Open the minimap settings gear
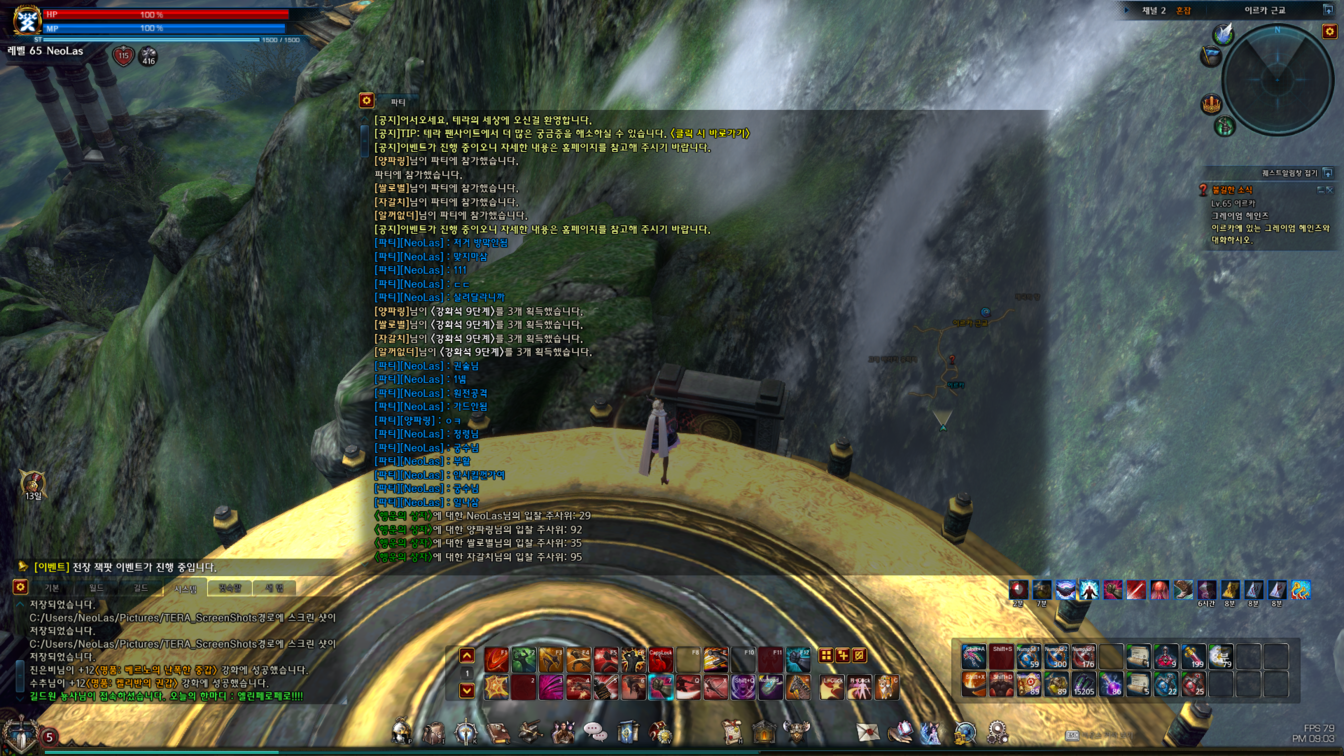Viewport: 1344px width, 756px height. pyautogui.click(x=1329, y=32)
